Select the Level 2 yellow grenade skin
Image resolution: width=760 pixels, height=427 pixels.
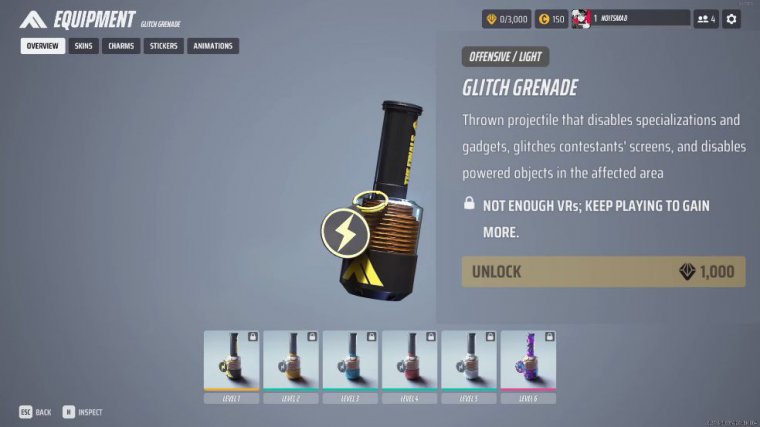click(291, 361)
